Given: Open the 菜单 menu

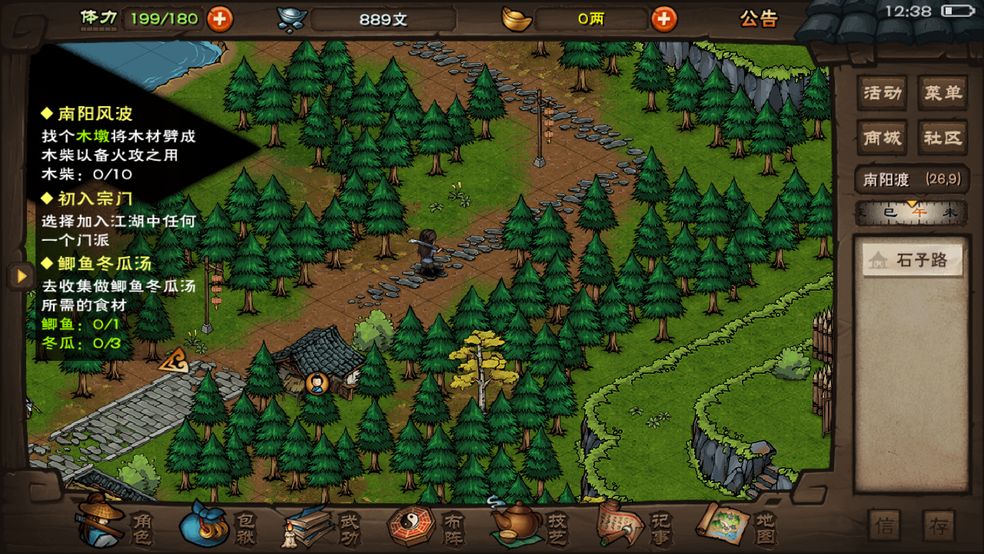Looking at the screenshot, I should 942,94.
